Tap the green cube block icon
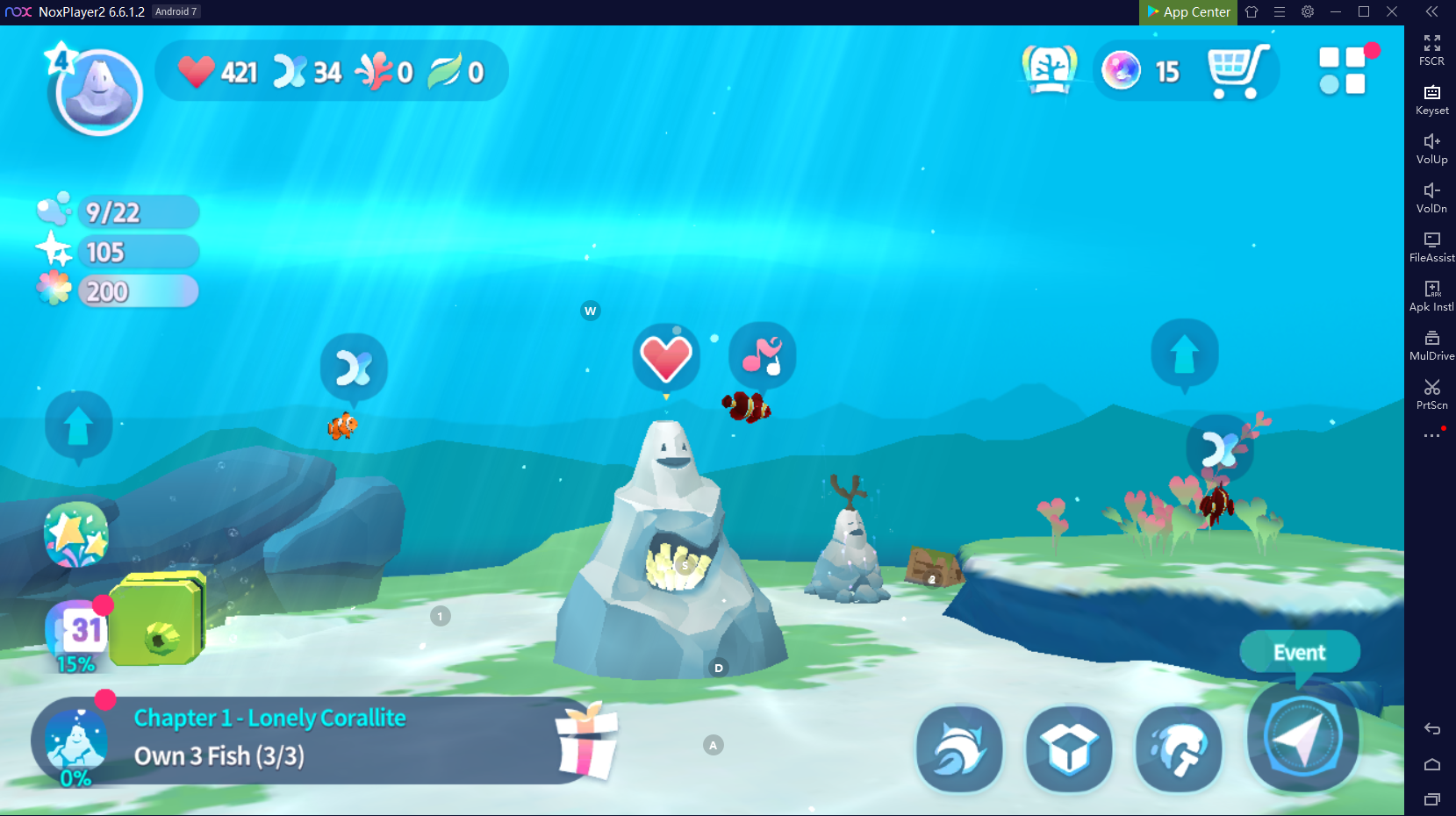The width and height of the screenshot is (1456, 816). tap(158, 619)
